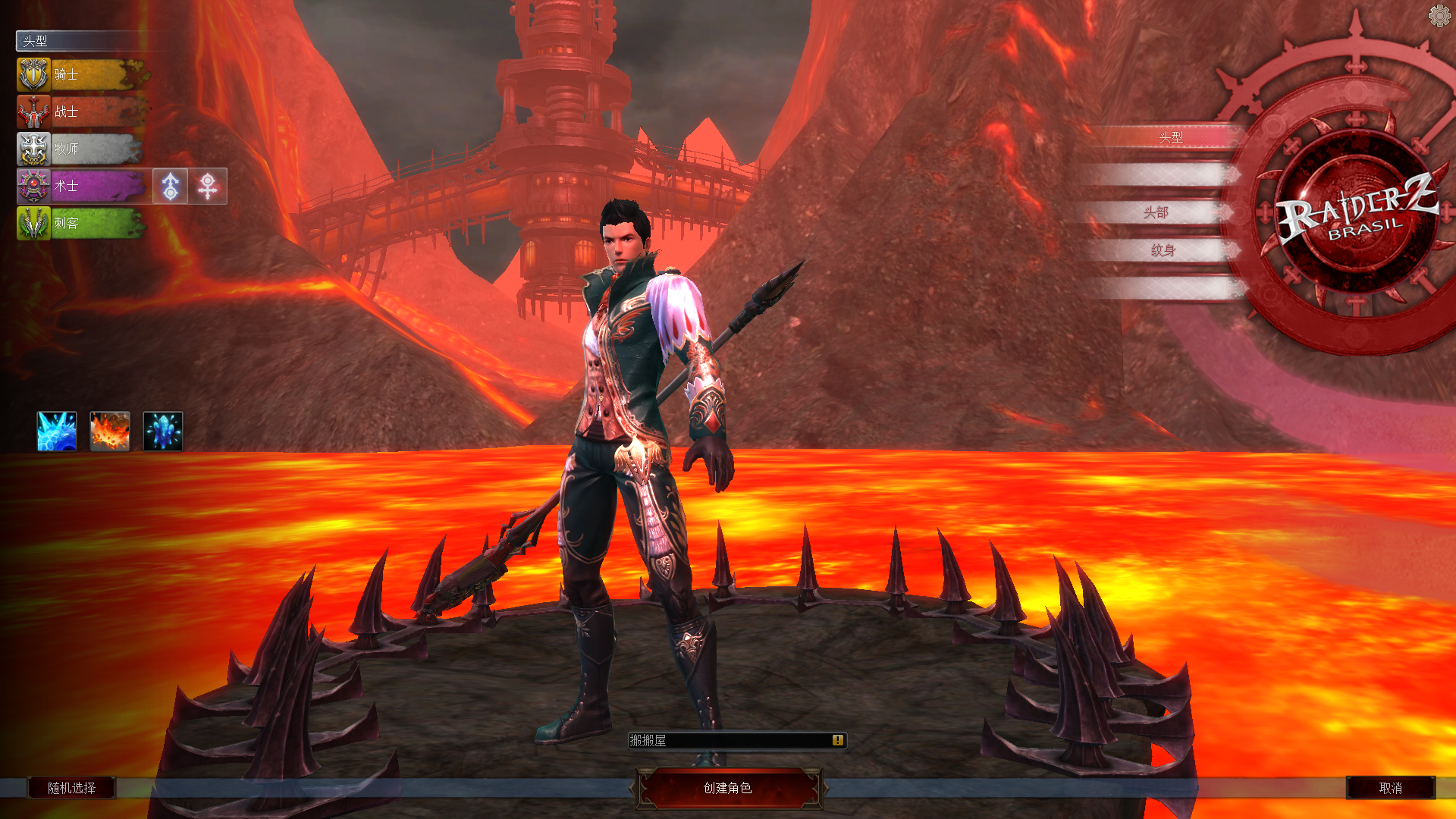Switch to the female gender symbol

208,186
